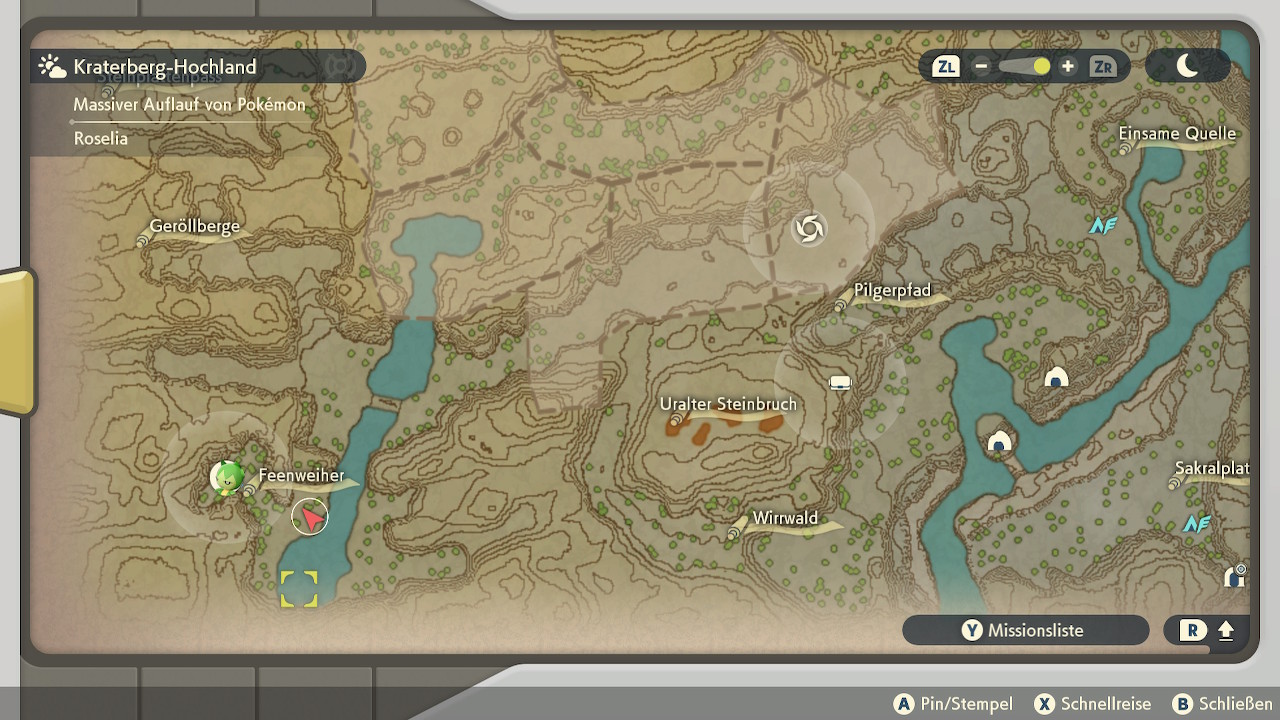Select the Geröllberge location label

tap(194, 226)
